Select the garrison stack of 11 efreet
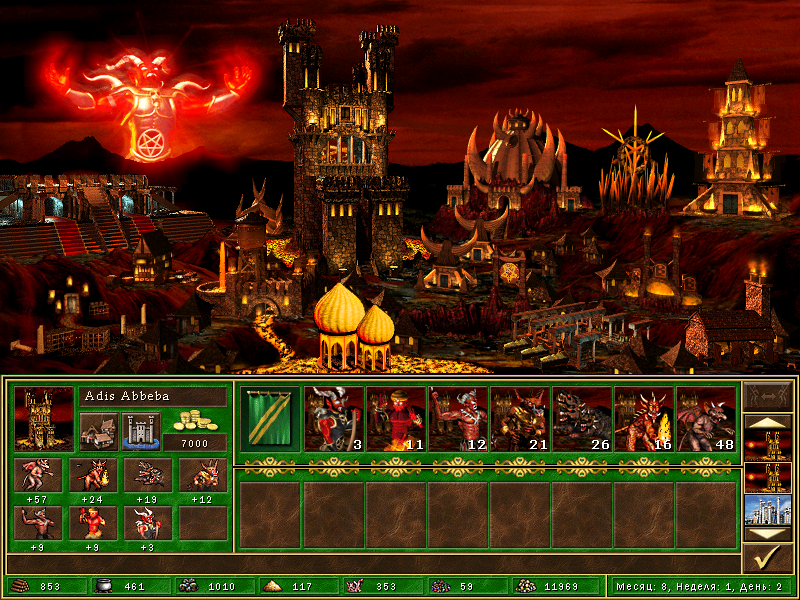This screenshot has height=600, width=800. [x=396, y=419]
